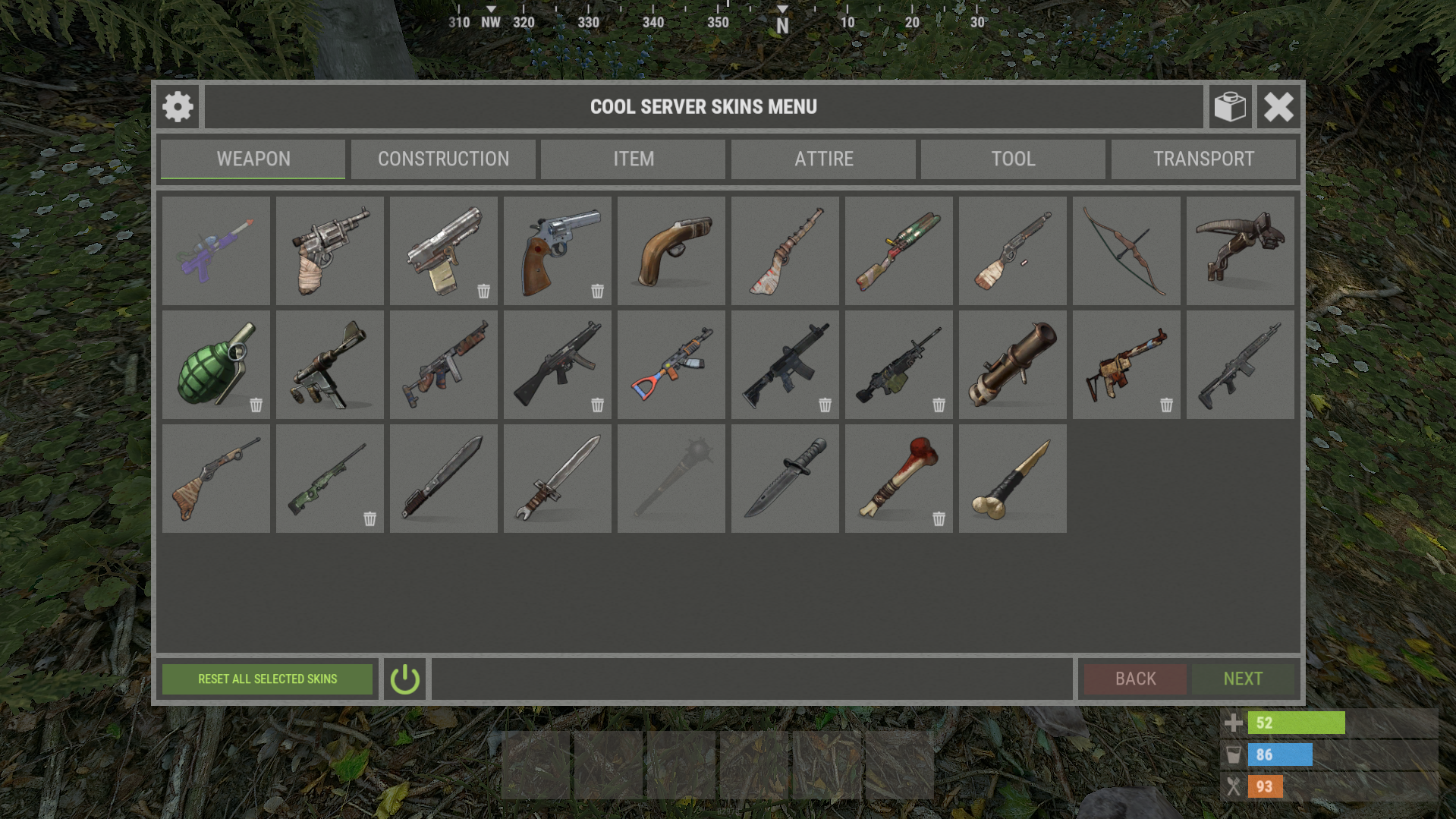Image resolution: width=1456 pixels, height=819 pixels.
Task: Switch to the Construction tab
Action: point(443,159)
